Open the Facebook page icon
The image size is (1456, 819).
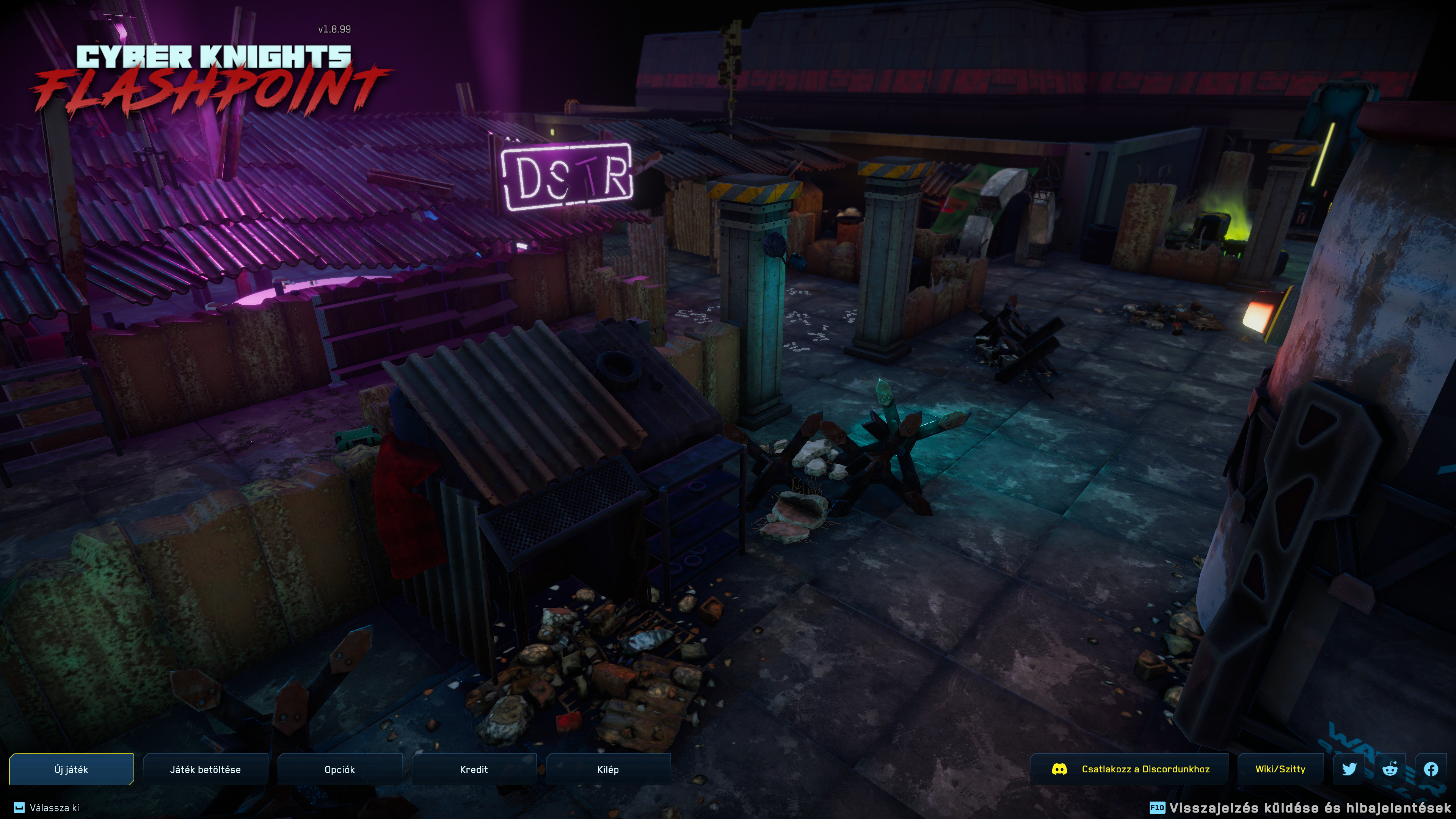tap(1431, 769)
